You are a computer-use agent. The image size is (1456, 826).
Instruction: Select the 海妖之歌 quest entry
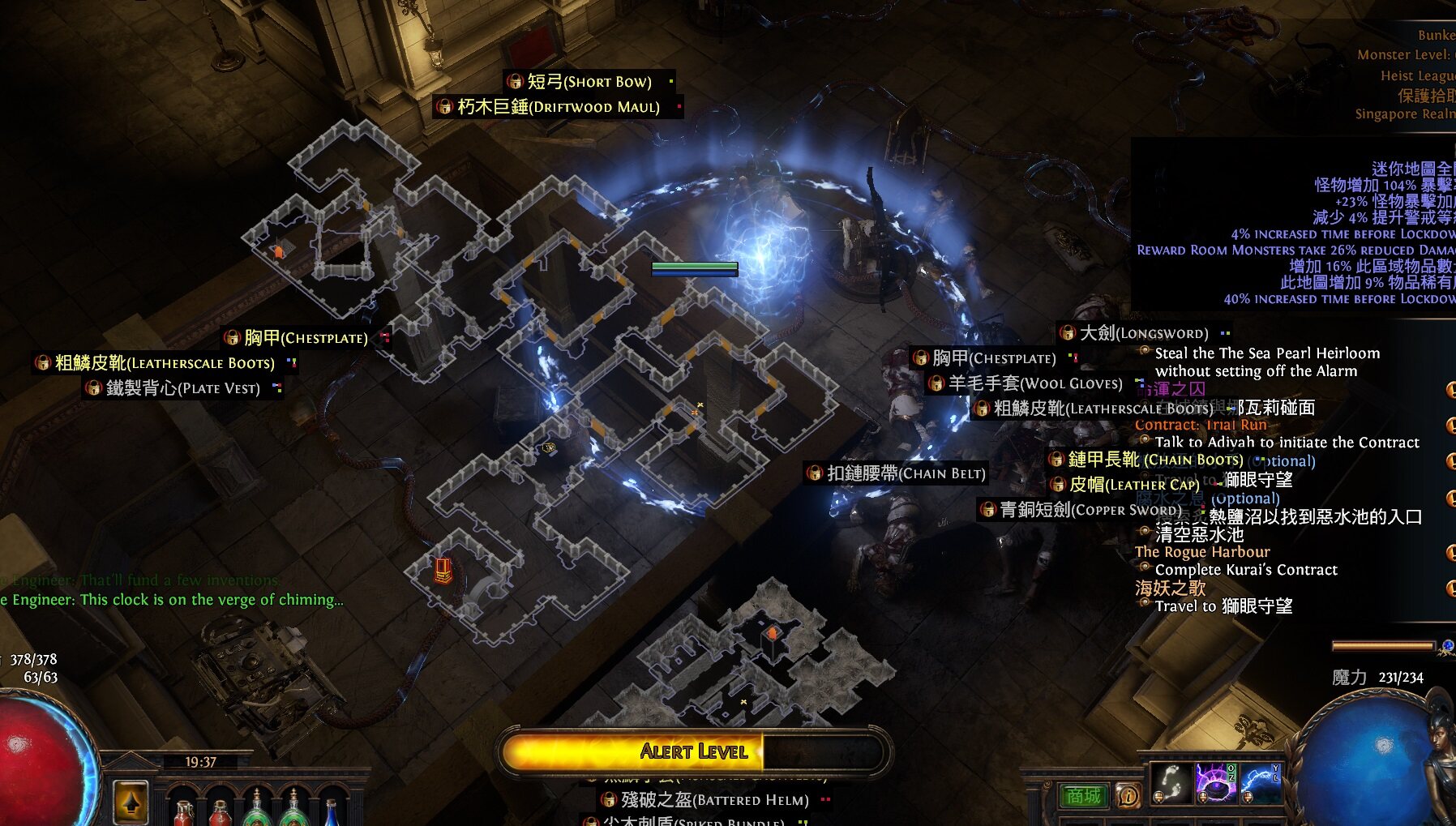[1170, 588]
